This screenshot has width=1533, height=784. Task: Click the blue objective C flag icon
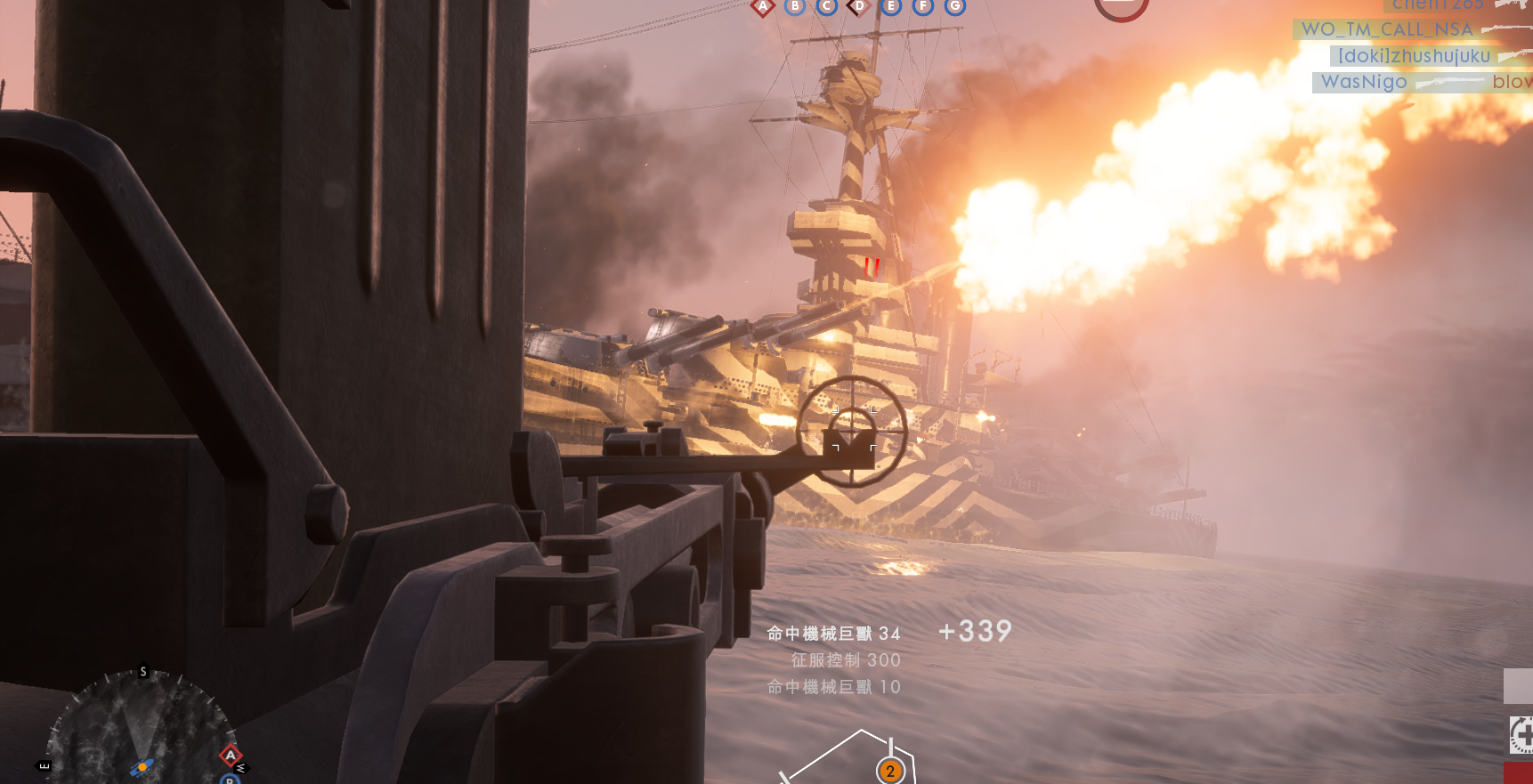827,6
